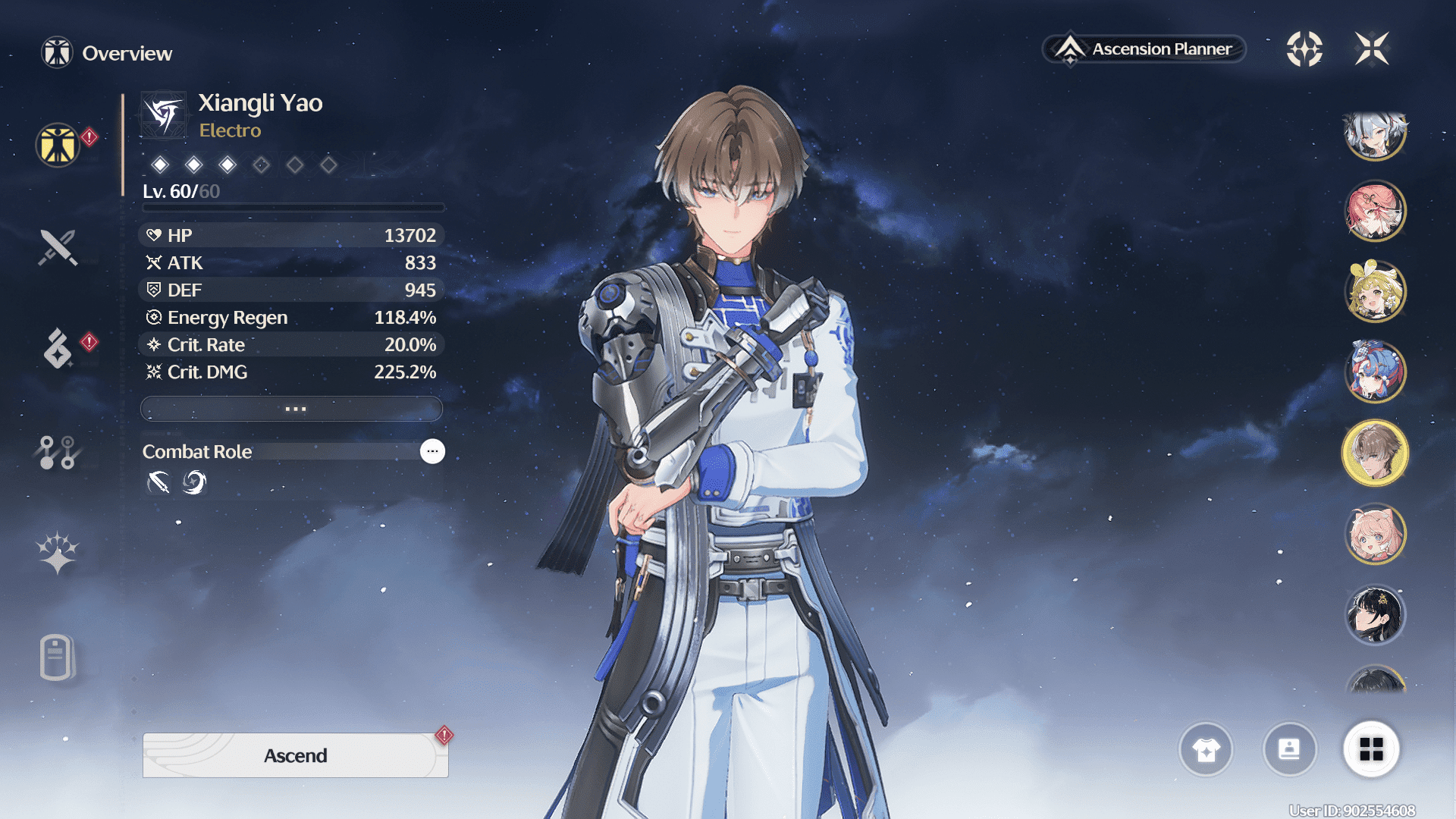Select the blue-haired character portrait

pyautogui.click(x=1375, y=372)
